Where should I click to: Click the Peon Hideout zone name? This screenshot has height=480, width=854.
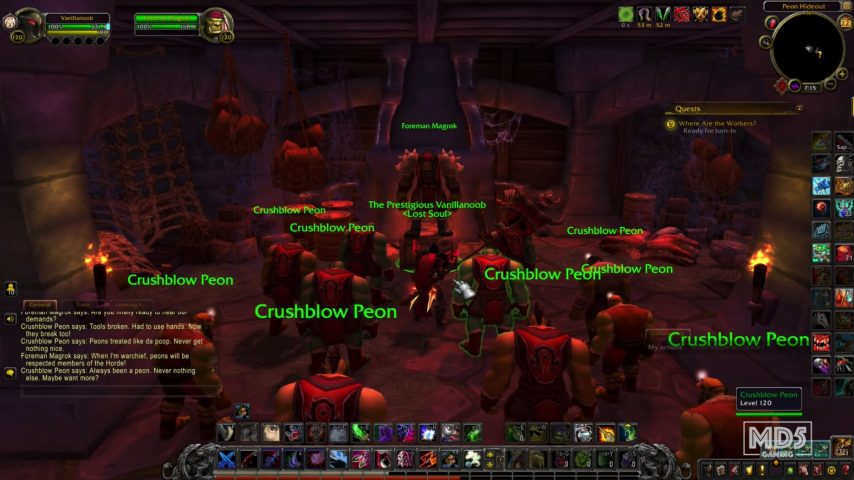point(802,6)
